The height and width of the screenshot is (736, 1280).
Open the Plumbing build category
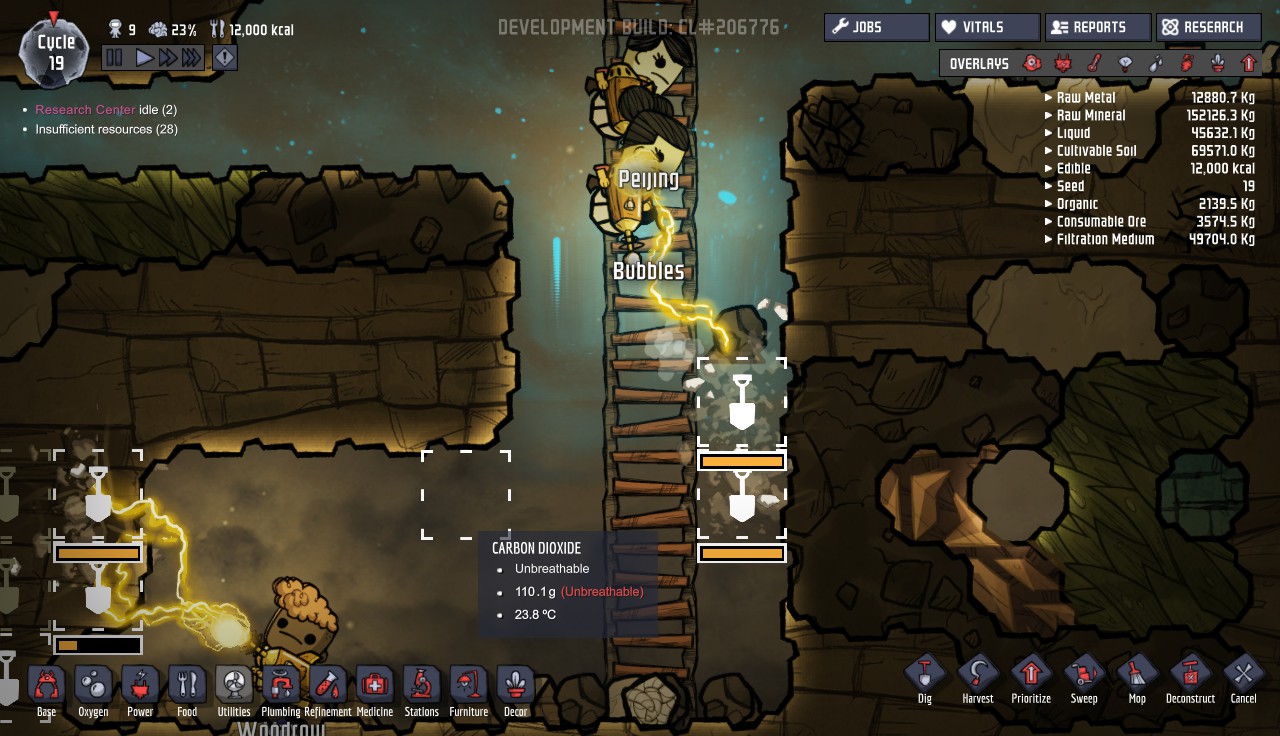click(x=281, y=688)
